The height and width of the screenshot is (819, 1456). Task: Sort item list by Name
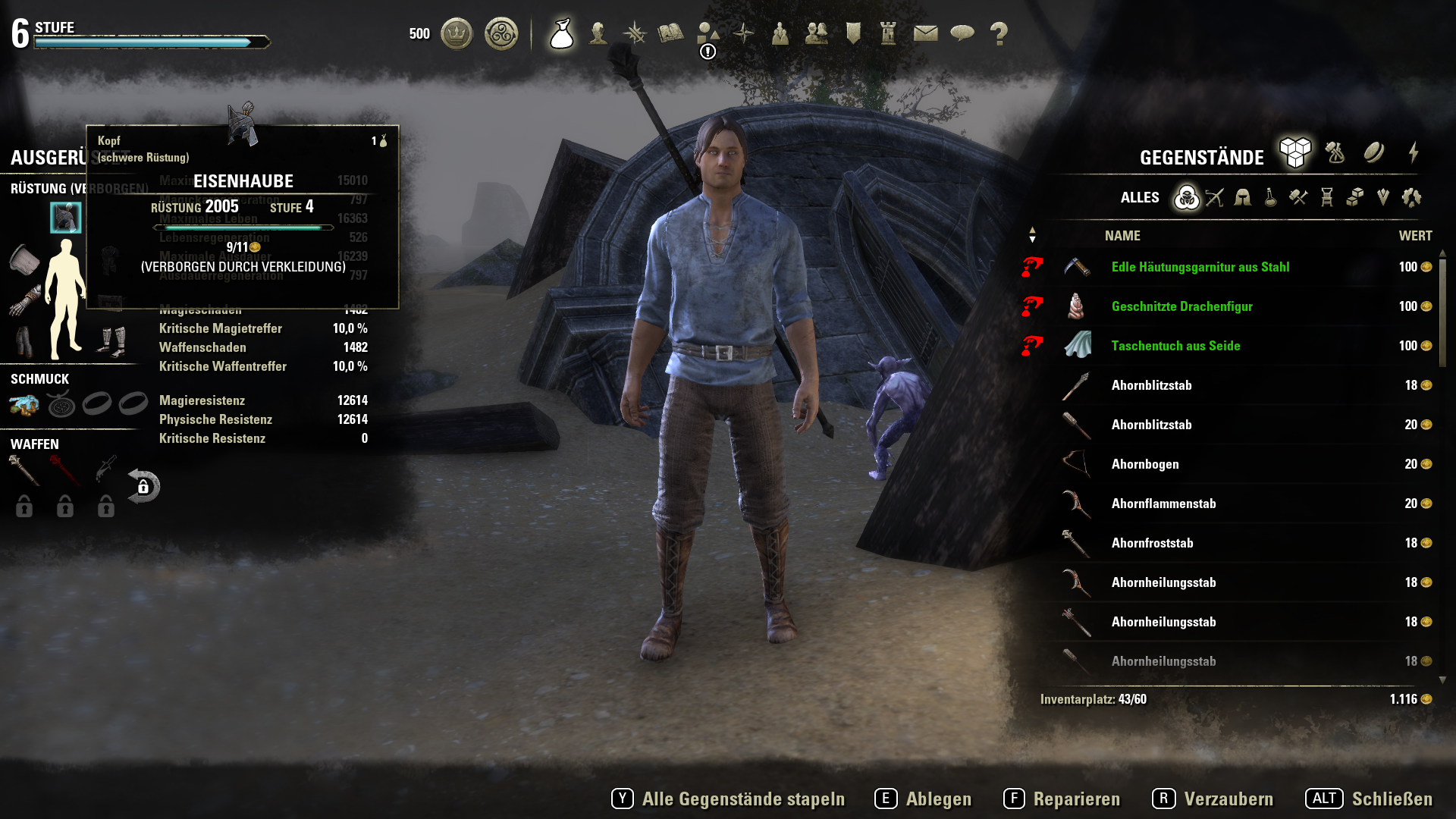click(1122, 236)
